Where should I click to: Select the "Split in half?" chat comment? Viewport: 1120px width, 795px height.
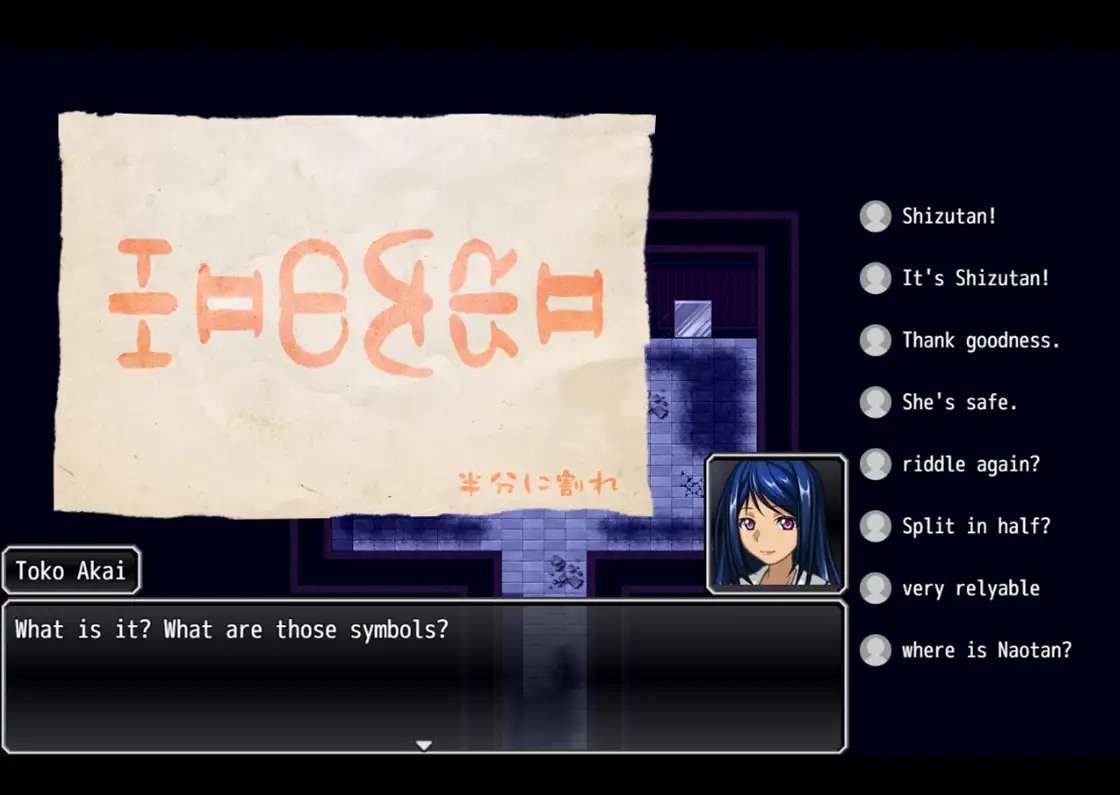pos(976,526)
